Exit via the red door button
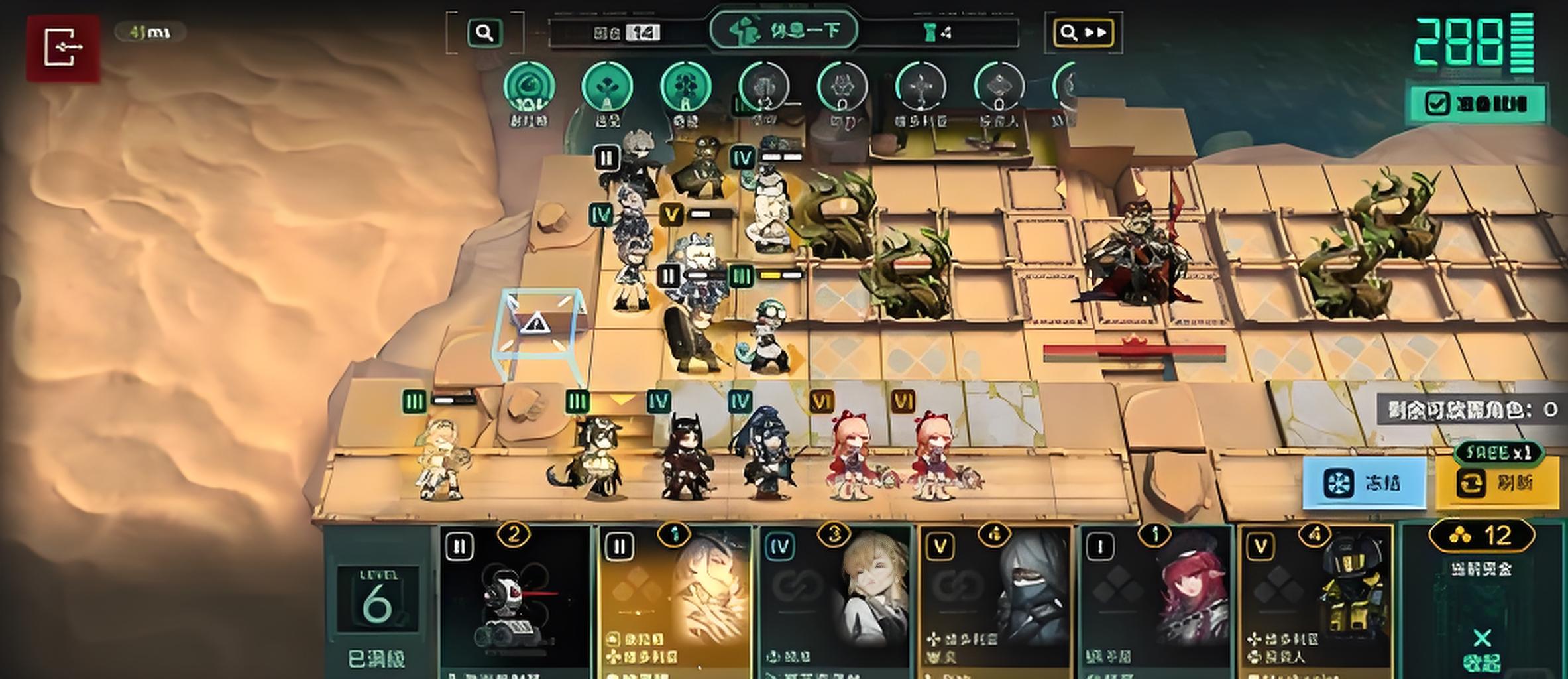This screenshot has height=679, width=1568. 63,48
